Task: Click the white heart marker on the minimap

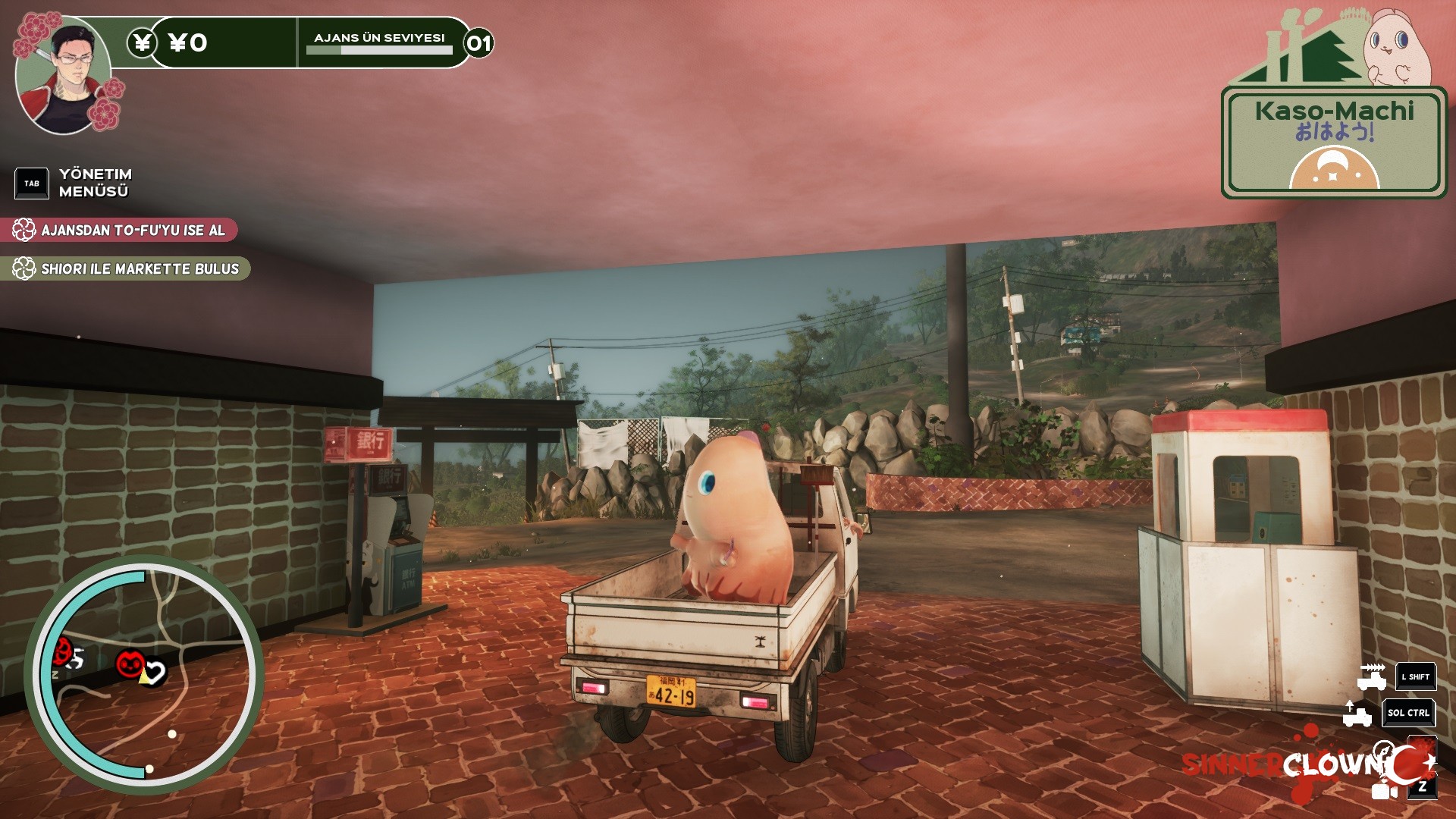Action: (155, 672)
